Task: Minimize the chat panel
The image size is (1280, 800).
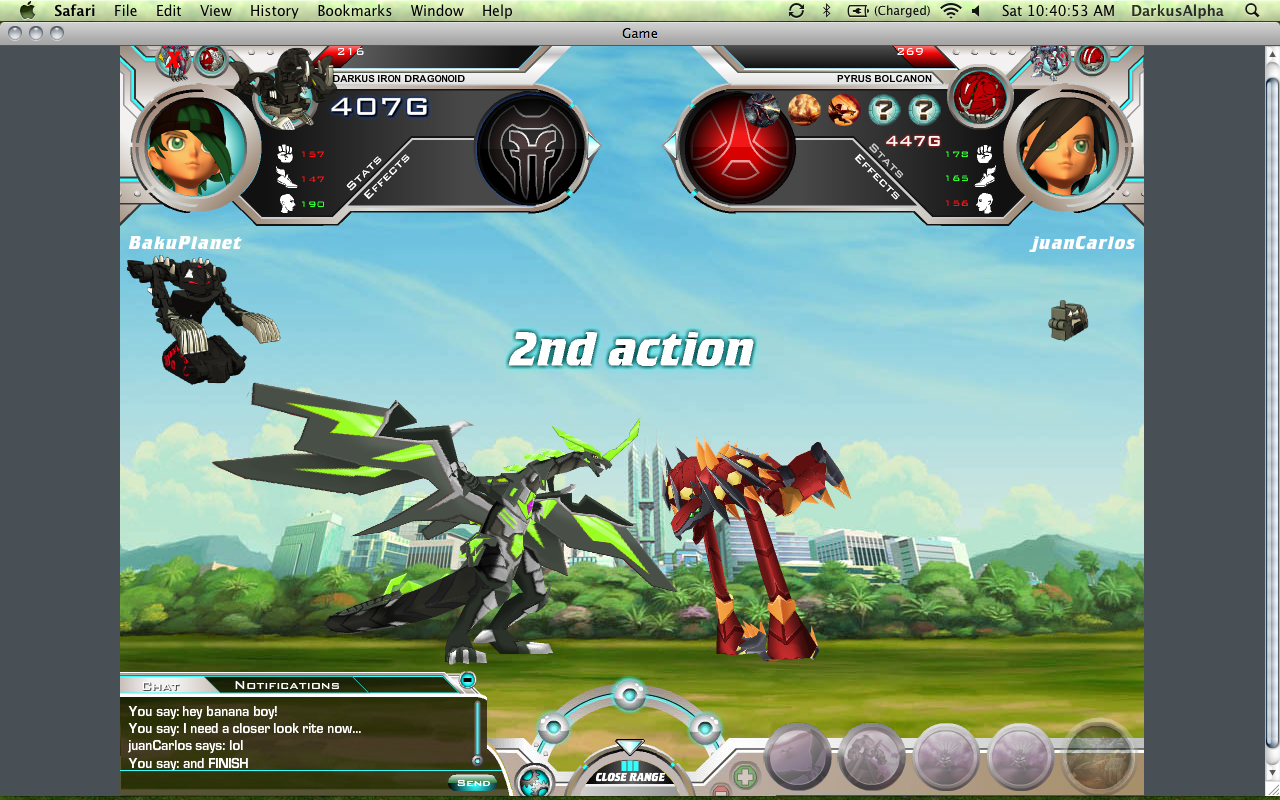Action: (x=467, y=681)
